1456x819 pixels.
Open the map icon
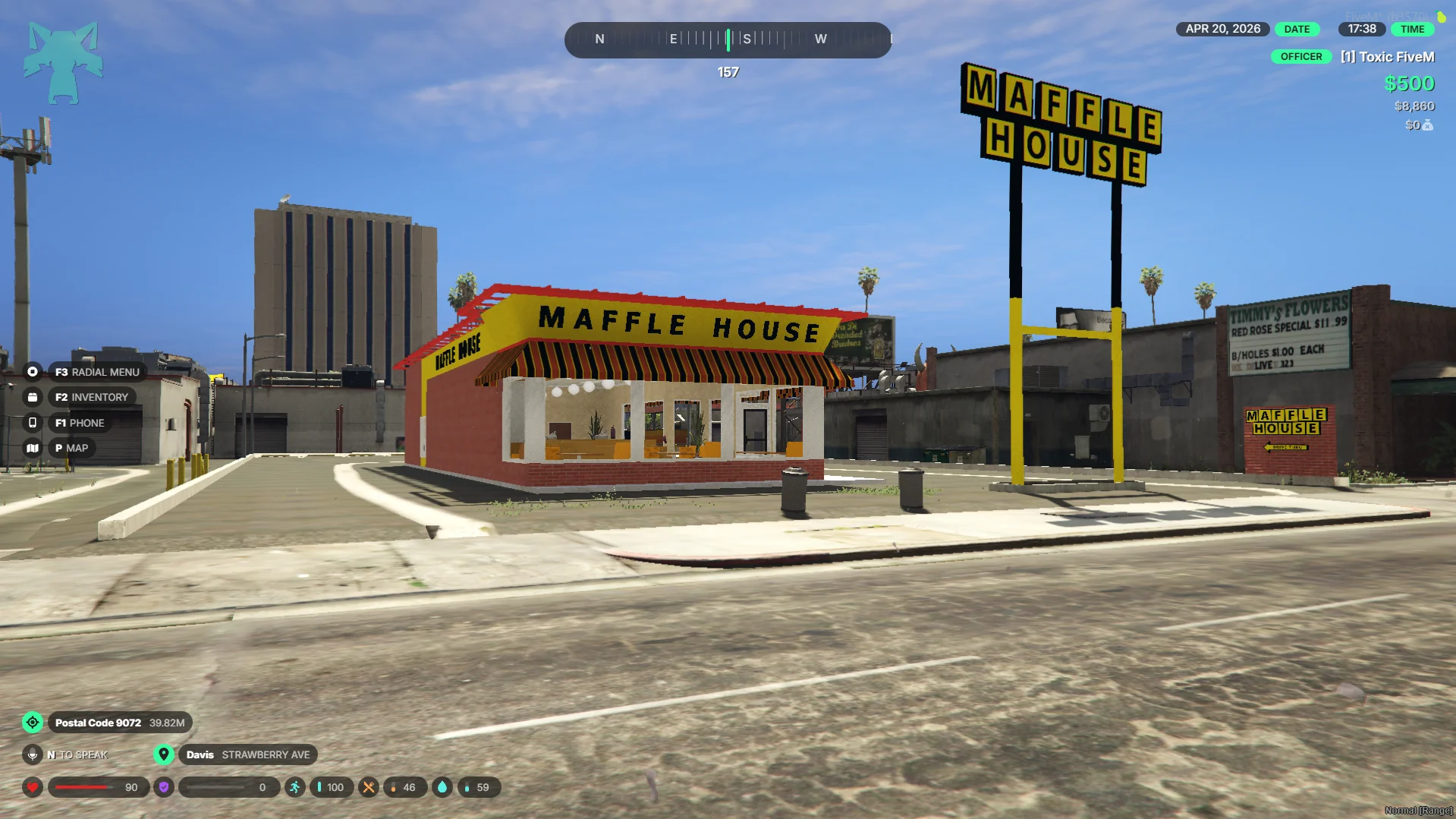(x=33, y=448)
